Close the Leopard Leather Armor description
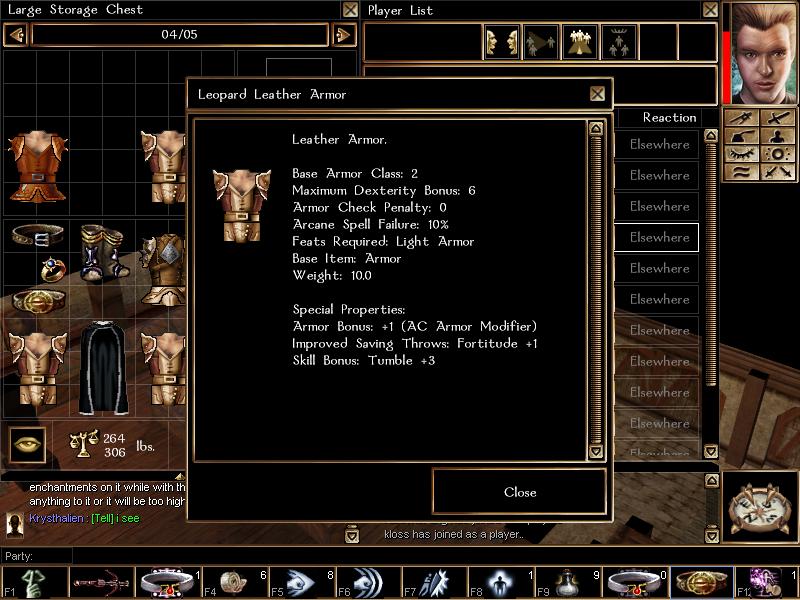 (x=519, y=492)
